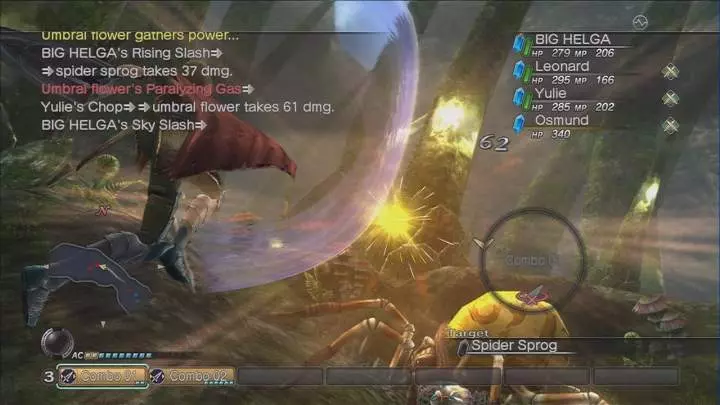This screenshot has width=720, height=405.
Task: Click the round orb above the AC gauge
Action: pyautogui.click(x=56, y=342)
